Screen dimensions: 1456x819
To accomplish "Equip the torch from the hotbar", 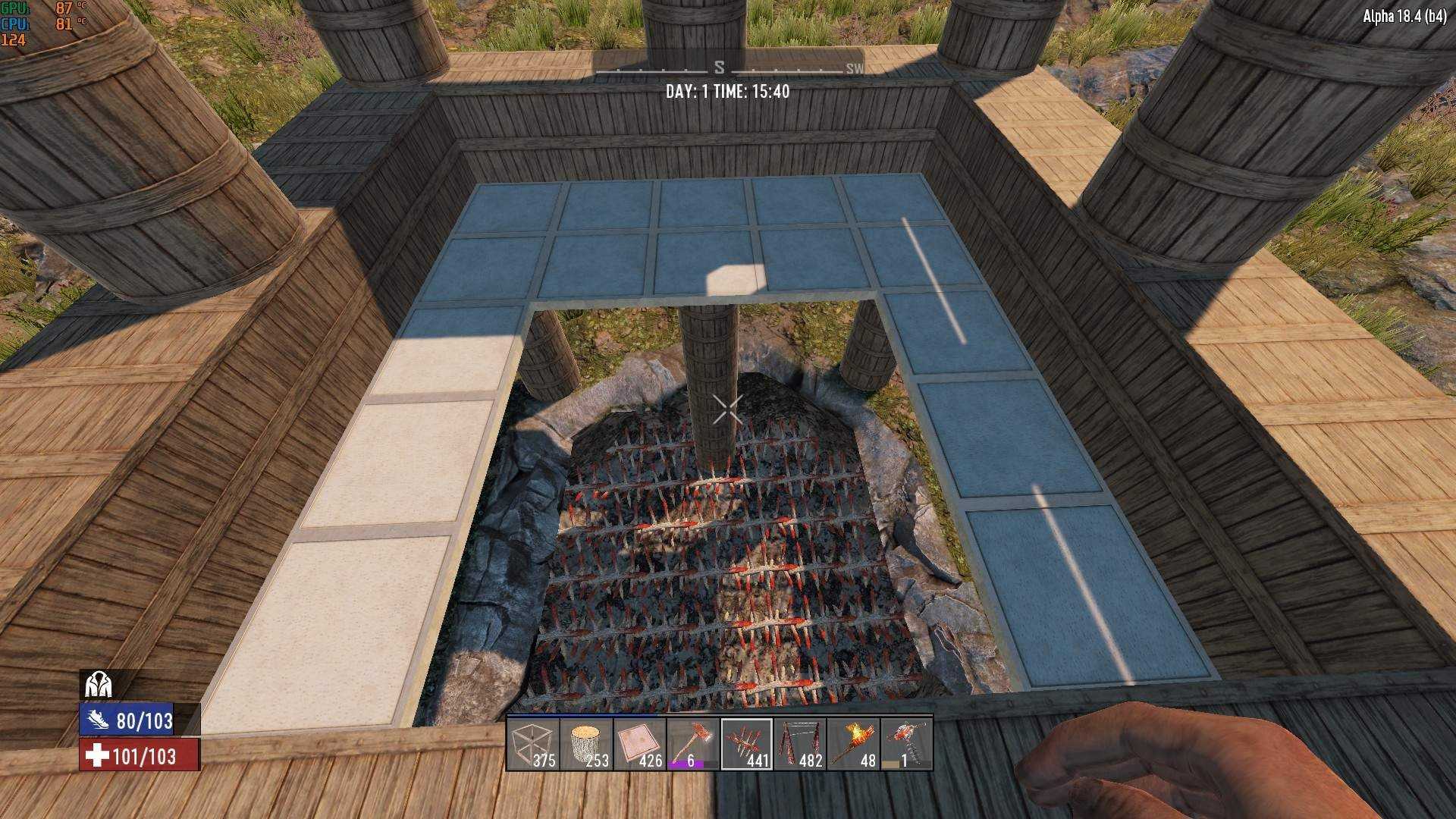I will click(x=853, y=745).
